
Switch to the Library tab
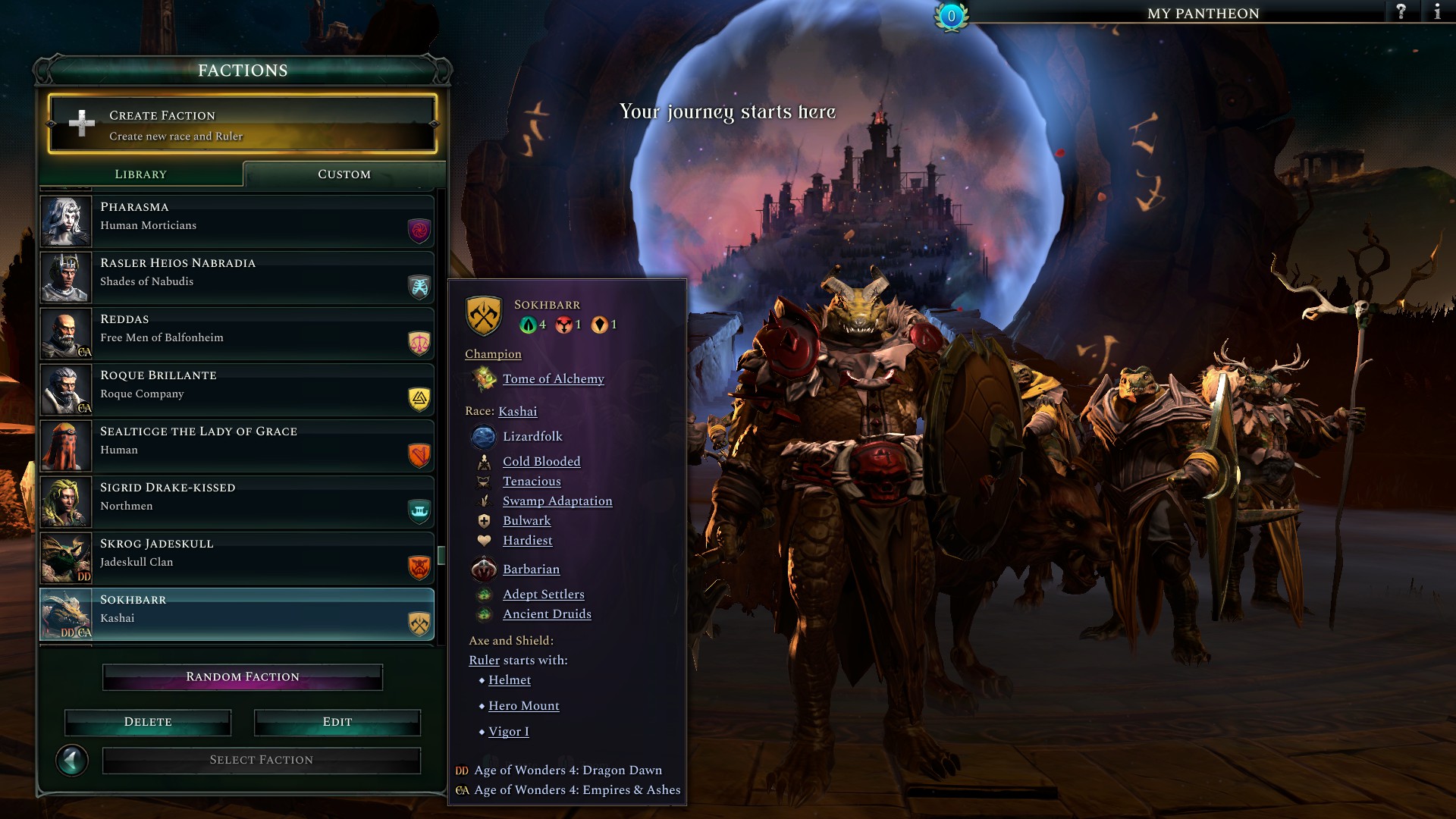pos(141,174)
